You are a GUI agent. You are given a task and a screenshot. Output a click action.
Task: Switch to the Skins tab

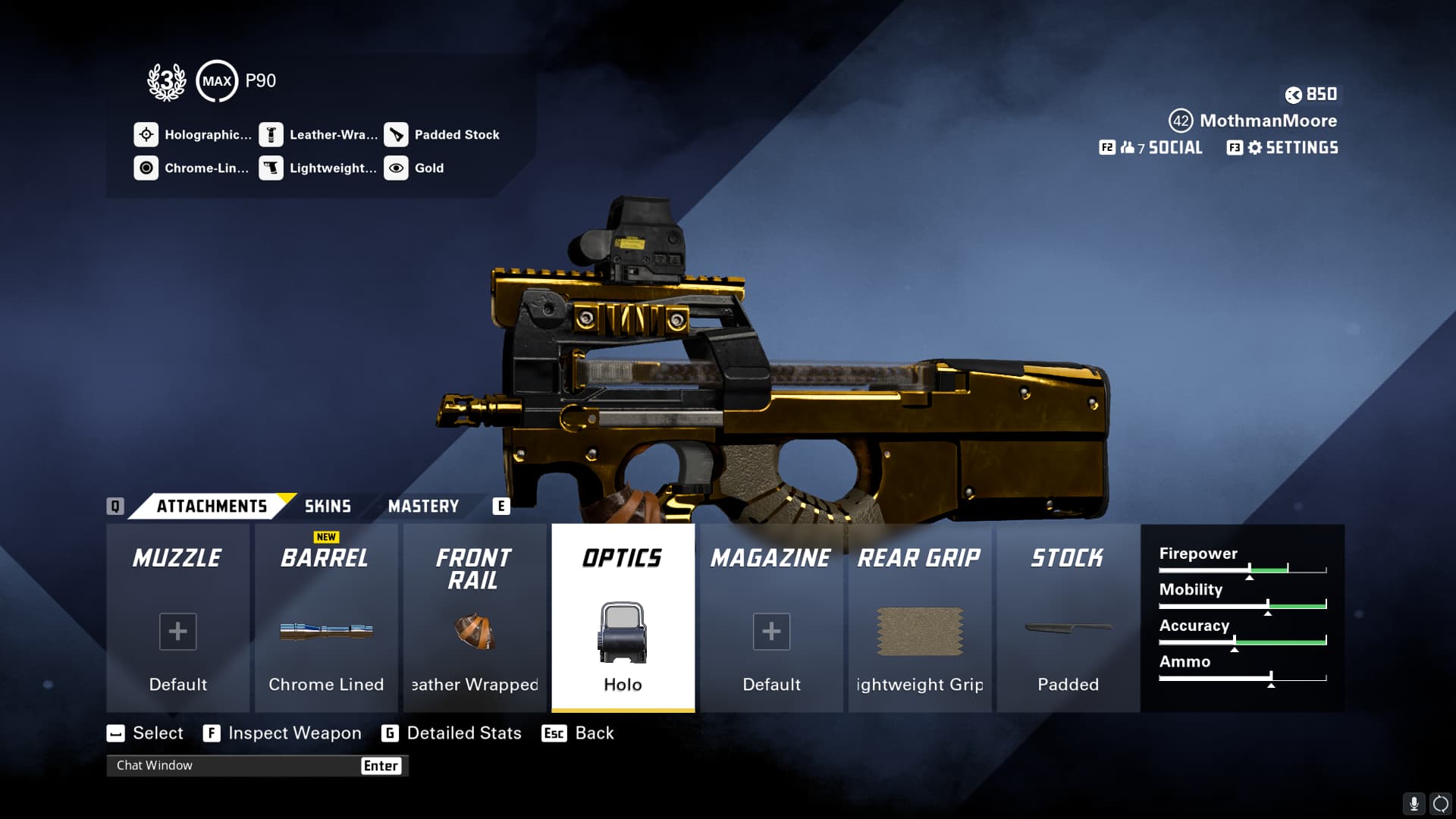coord(328,507)
